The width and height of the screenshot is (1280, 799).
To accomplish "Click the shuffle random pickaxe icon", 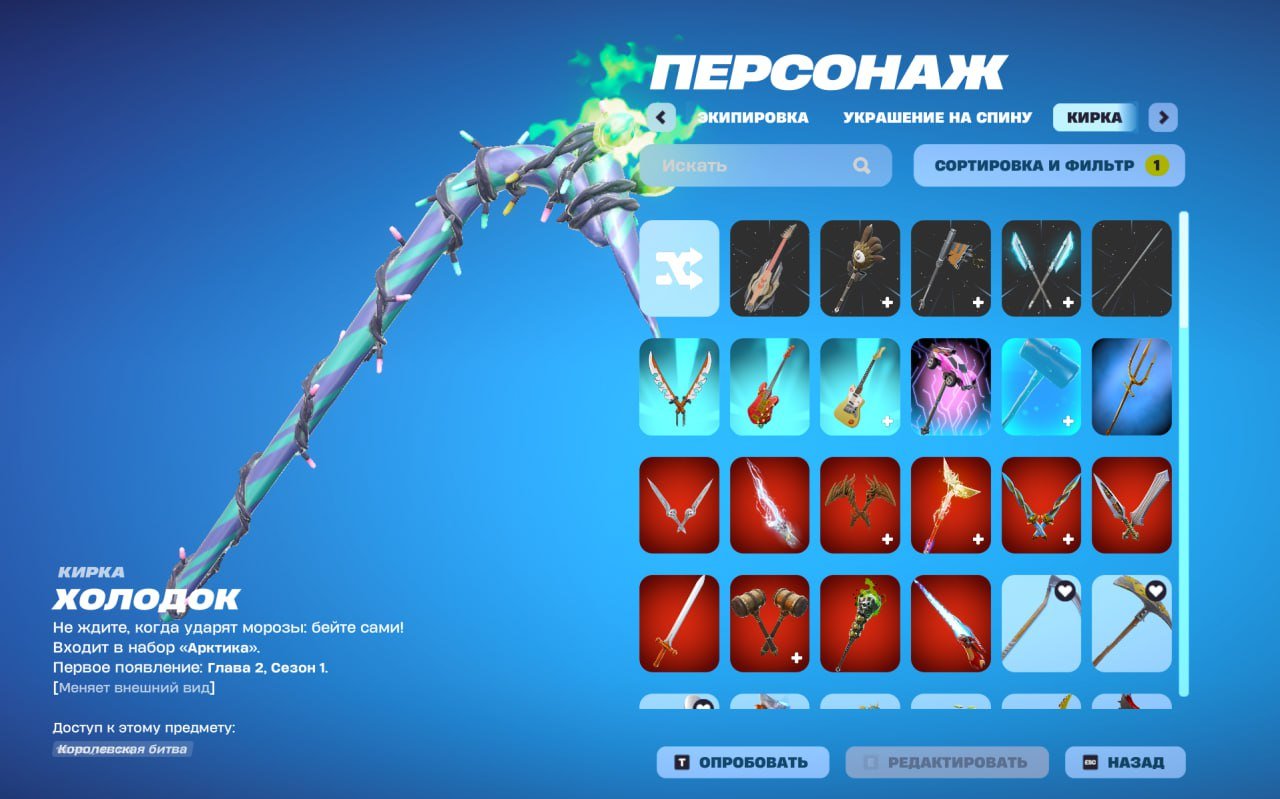I will pos(680,268).
